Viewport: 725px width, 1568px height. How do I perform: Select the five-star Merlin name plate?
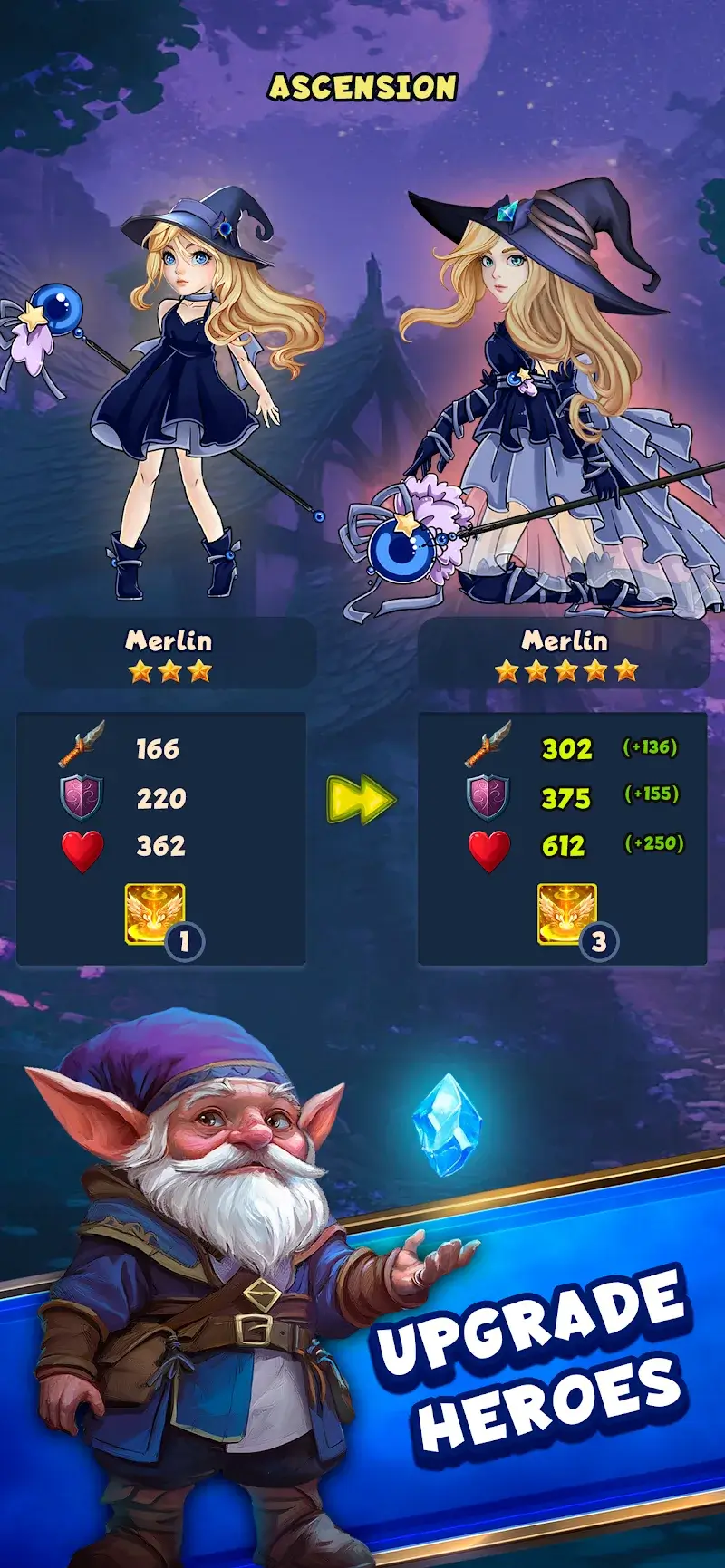564,653
